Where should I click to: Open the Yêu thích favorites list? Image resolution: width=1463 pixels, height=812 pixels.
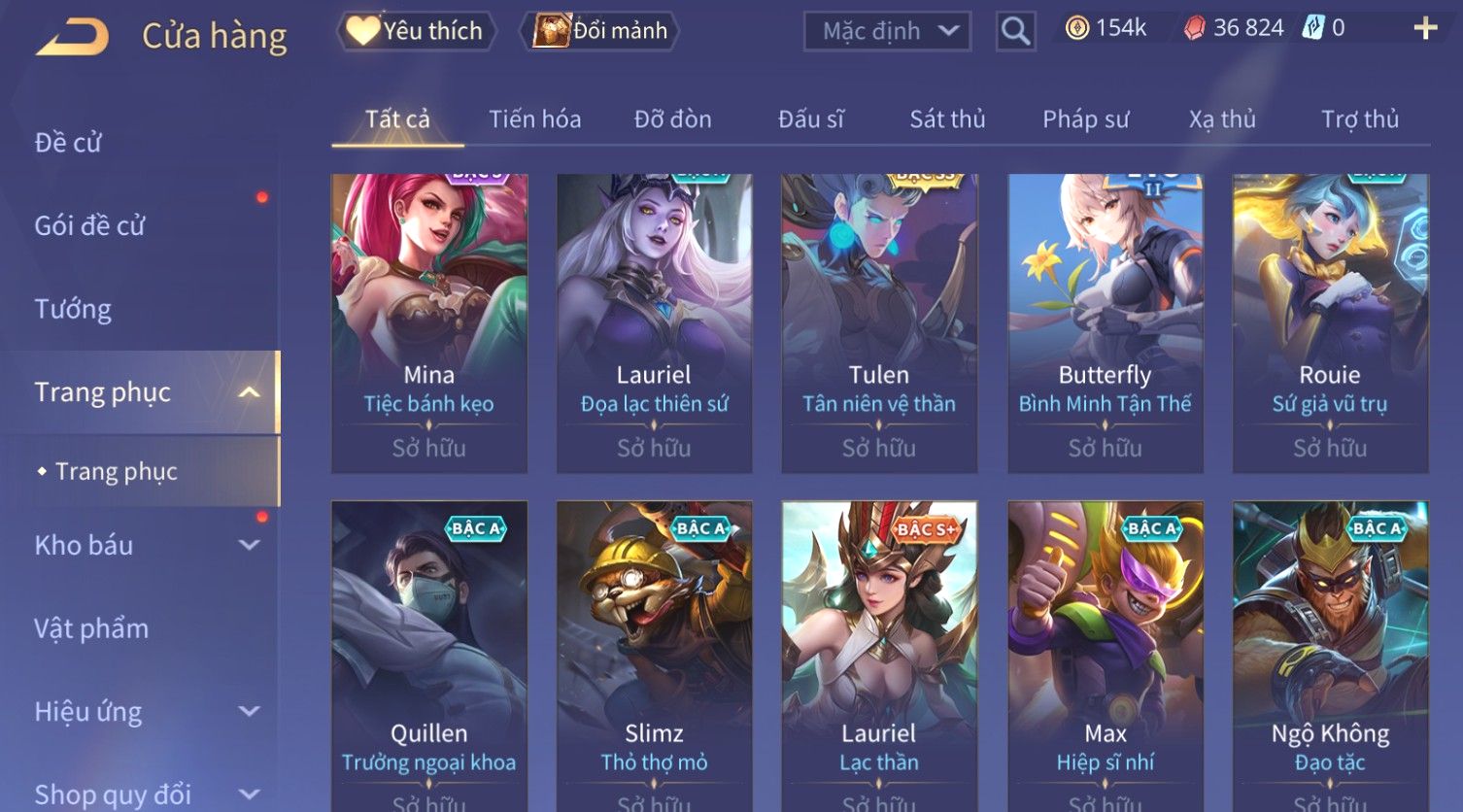click(417, 31)
